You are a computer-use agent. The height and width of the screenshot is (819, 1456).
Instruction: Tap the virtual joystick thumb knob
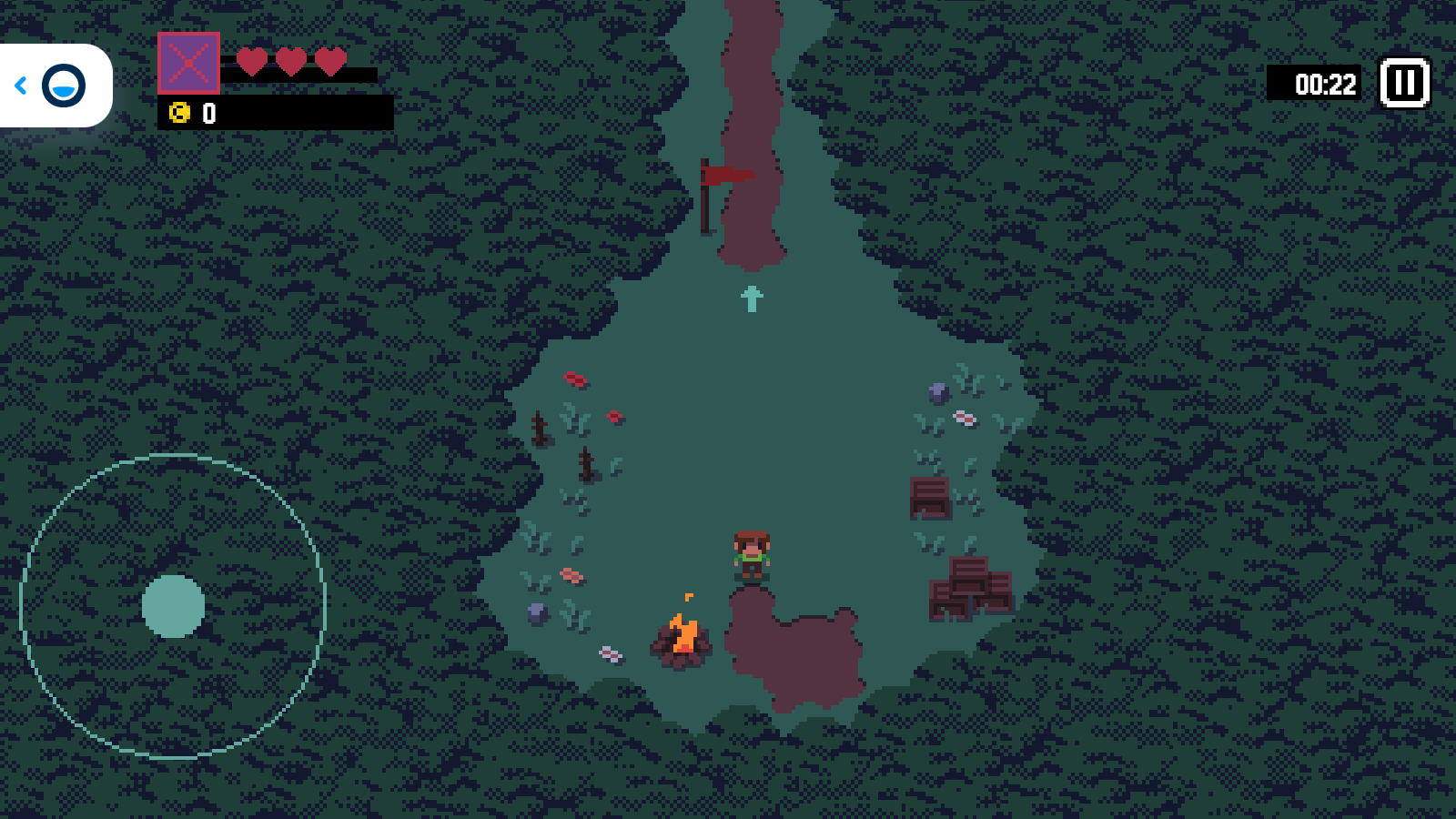click(173, 606)
